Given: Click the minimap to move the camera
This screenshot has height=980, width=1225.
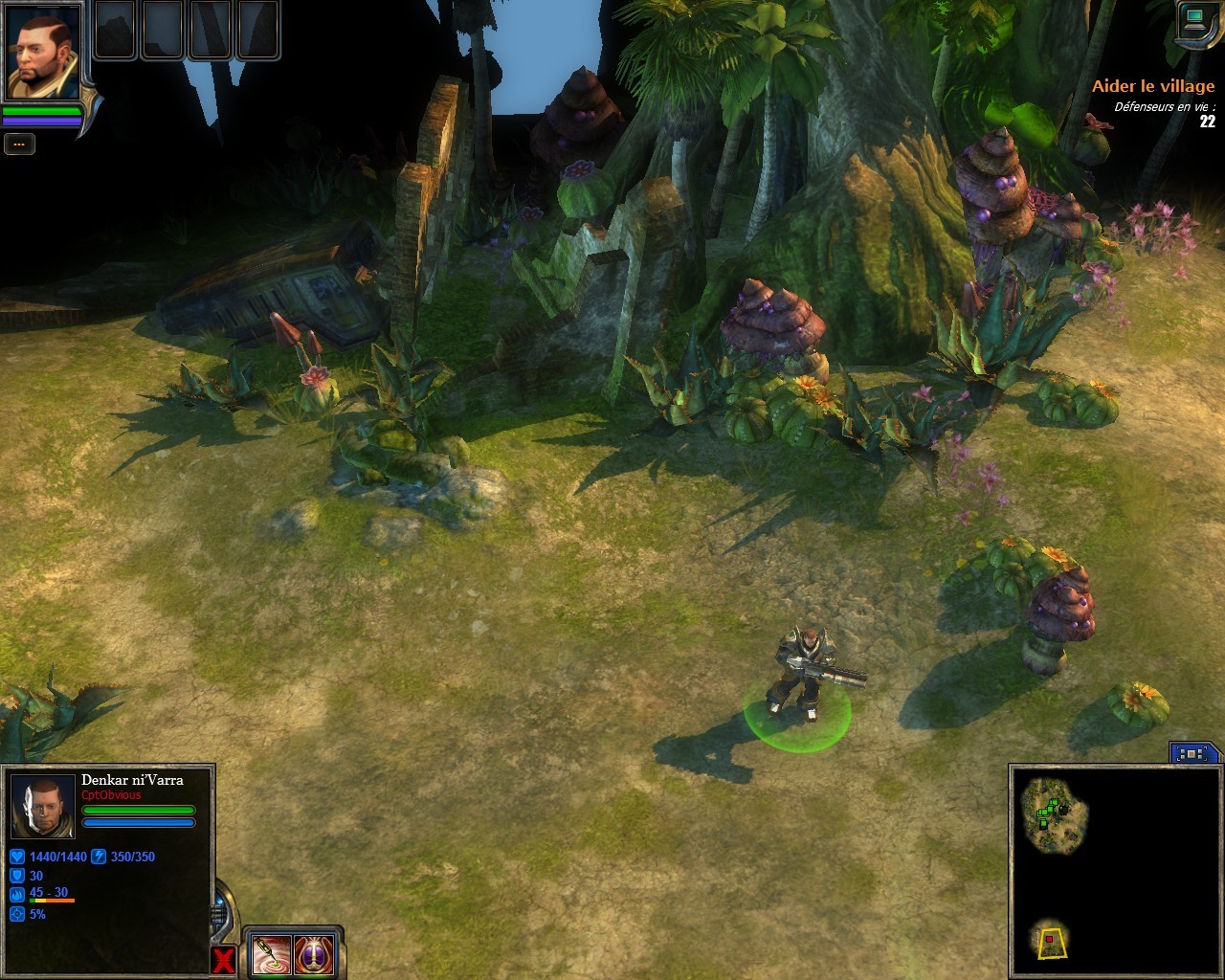Looking at the screenshot, I should (x=1110, y=871).
